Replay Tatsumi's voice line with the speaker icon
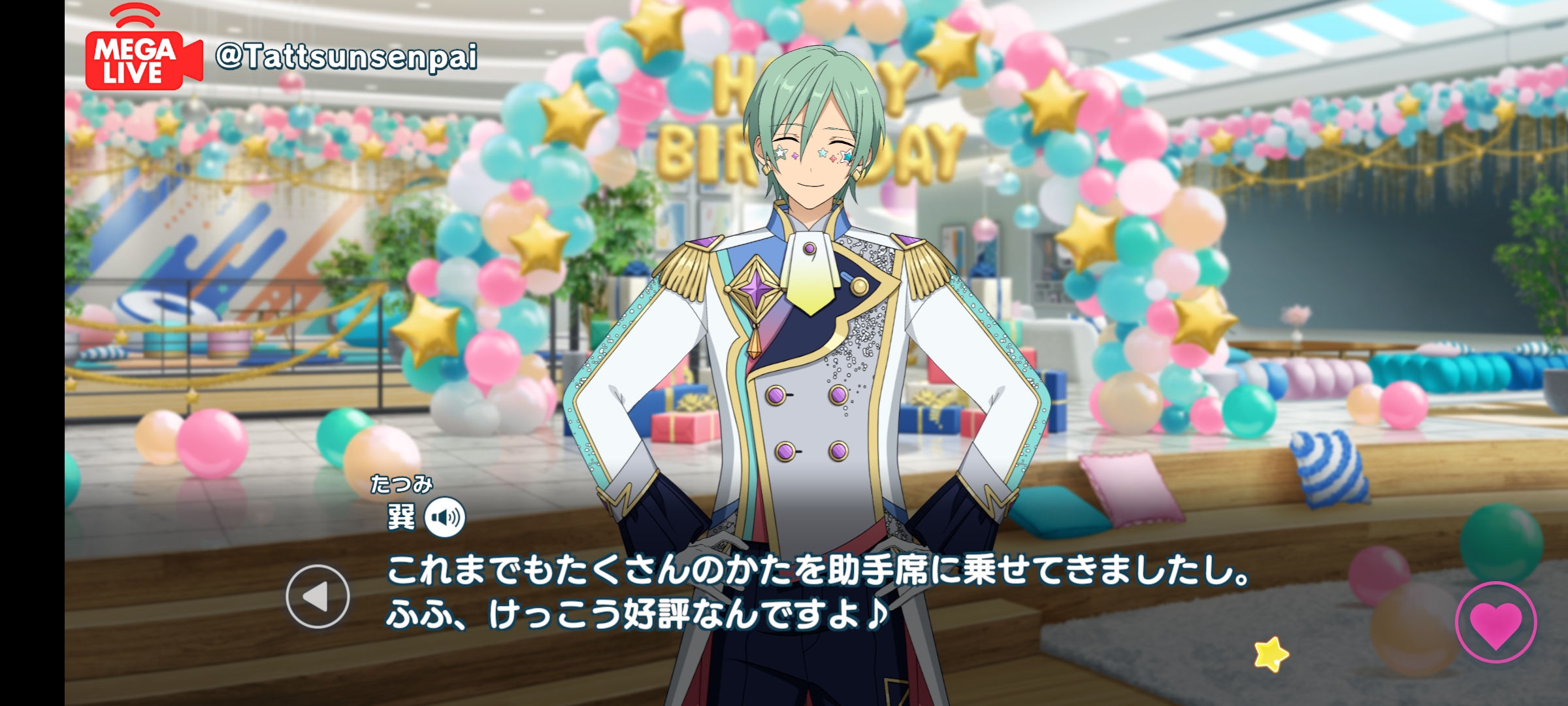Viewport: 1568px width, 706px height. click(x=445, y=518)
